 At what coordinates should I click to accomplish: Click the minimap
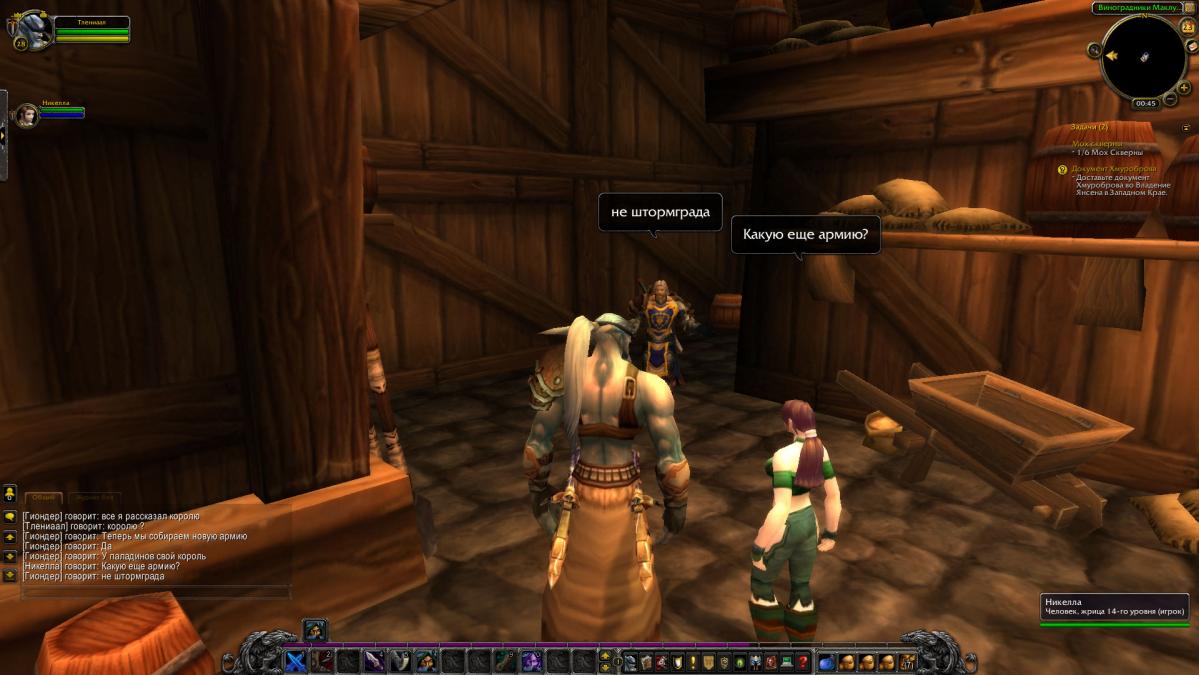(x=1143, y=56)
